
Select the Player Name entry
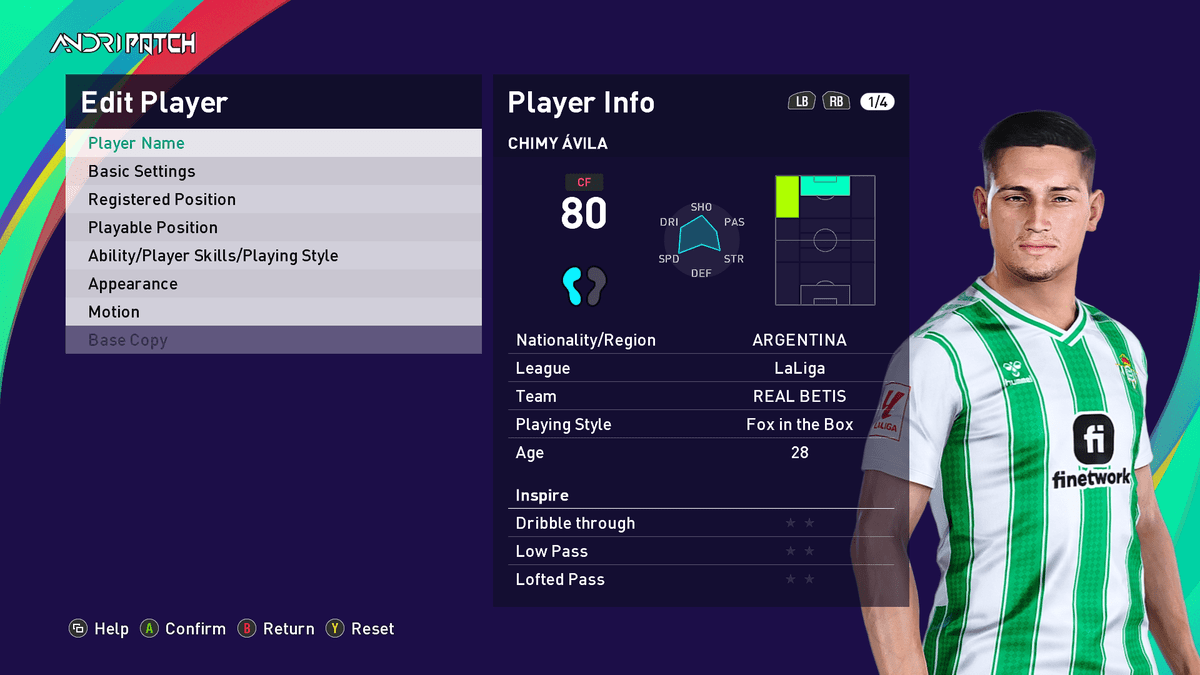tap(273, 143)
